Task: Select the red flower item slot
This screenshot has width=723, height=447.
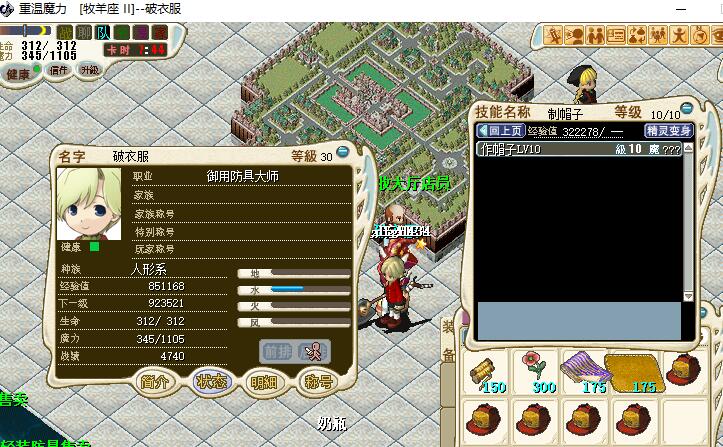Action: point(538,371)
